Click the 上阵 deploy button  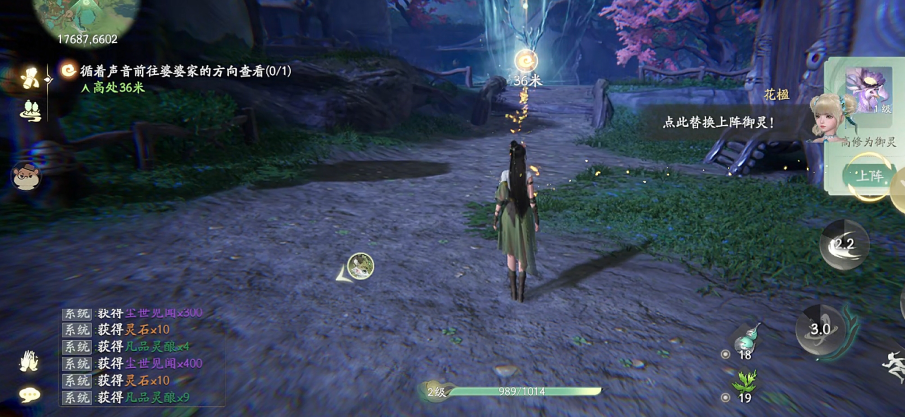click(868, 176)
